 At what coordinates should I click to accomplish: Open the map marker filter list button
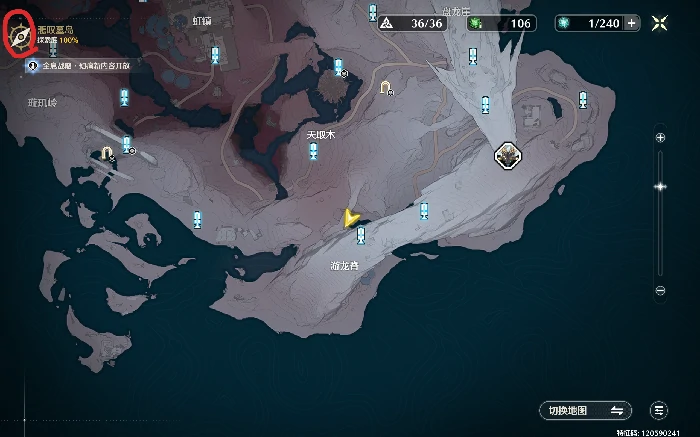[x=659, y=410]
